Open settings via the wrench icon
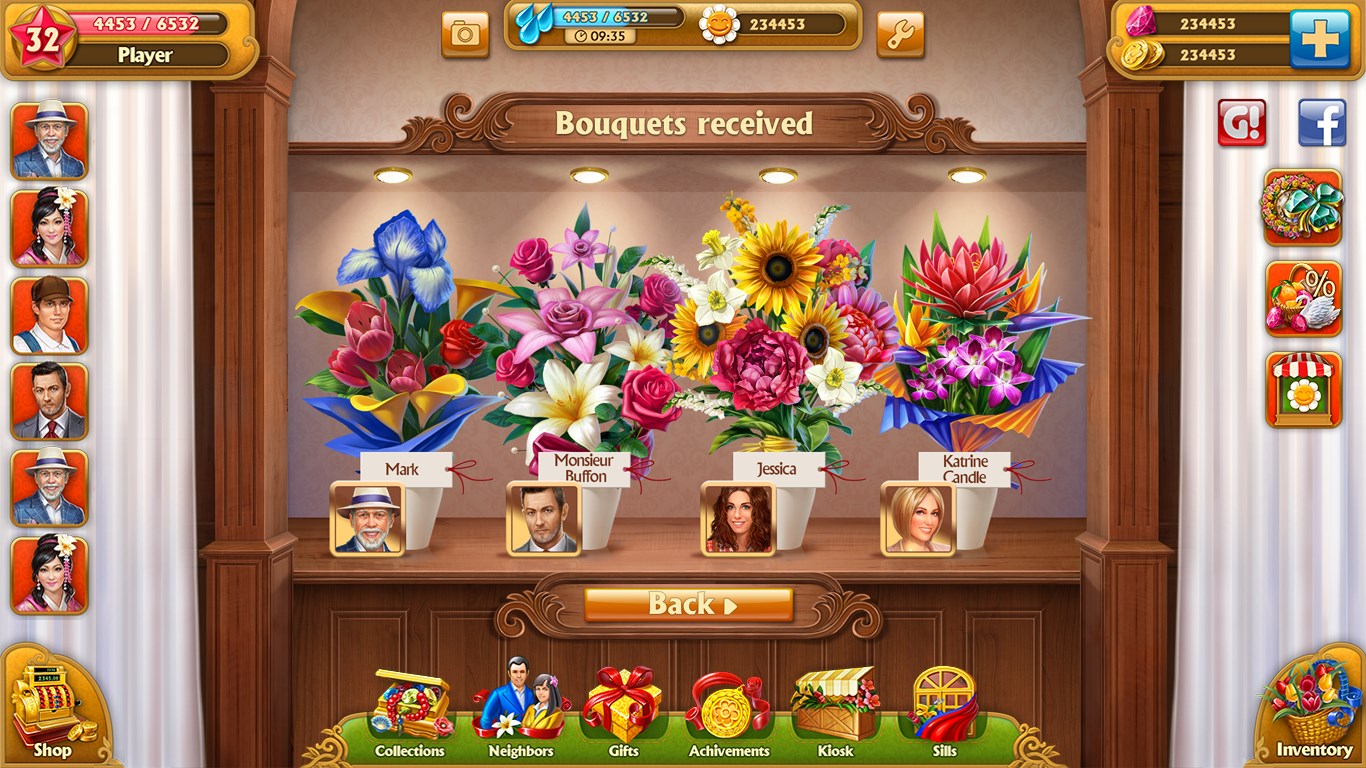Viewport: 1366px width, 768px height. (898, 33)
